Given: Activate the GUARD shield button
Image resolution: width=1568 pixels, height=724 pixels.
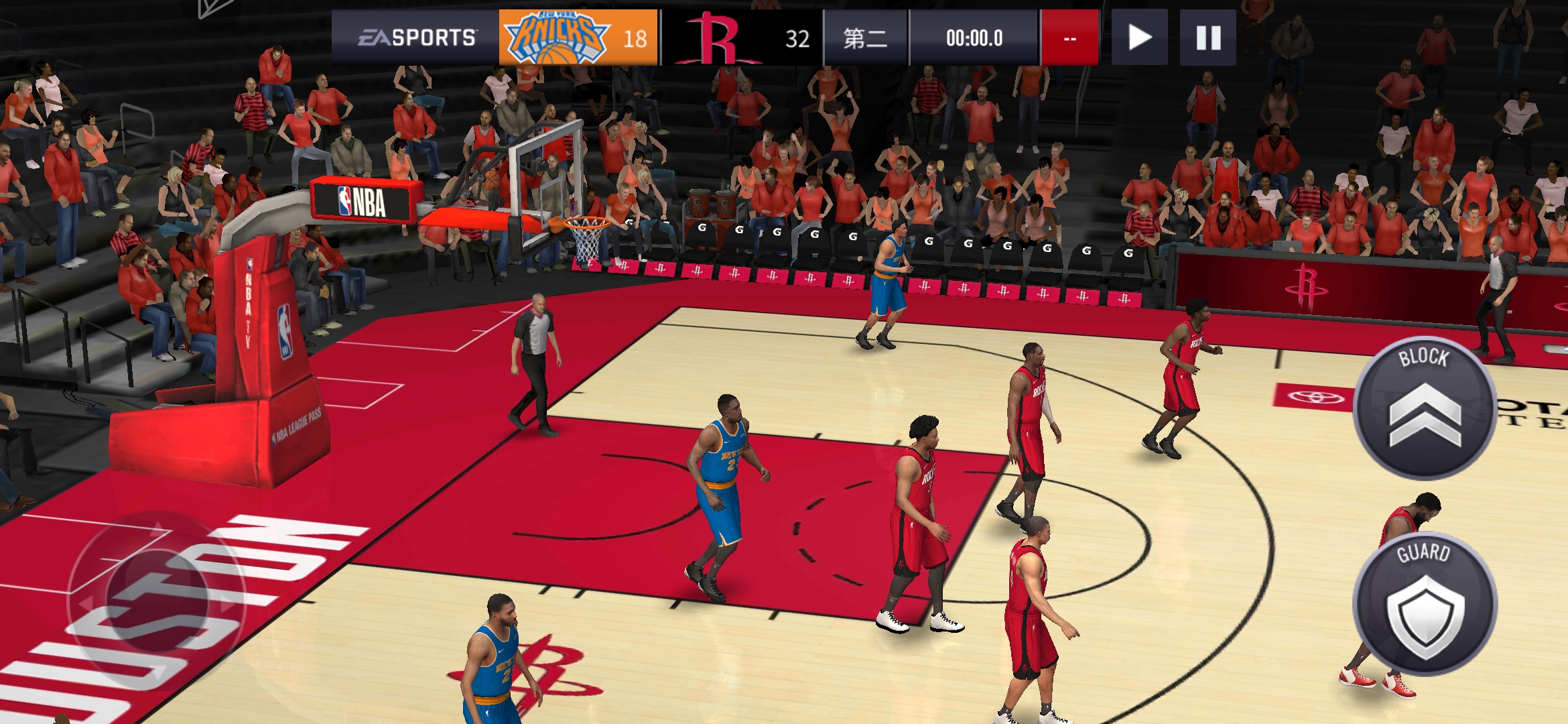Looking at the screenshot, I should [1425, 604].
